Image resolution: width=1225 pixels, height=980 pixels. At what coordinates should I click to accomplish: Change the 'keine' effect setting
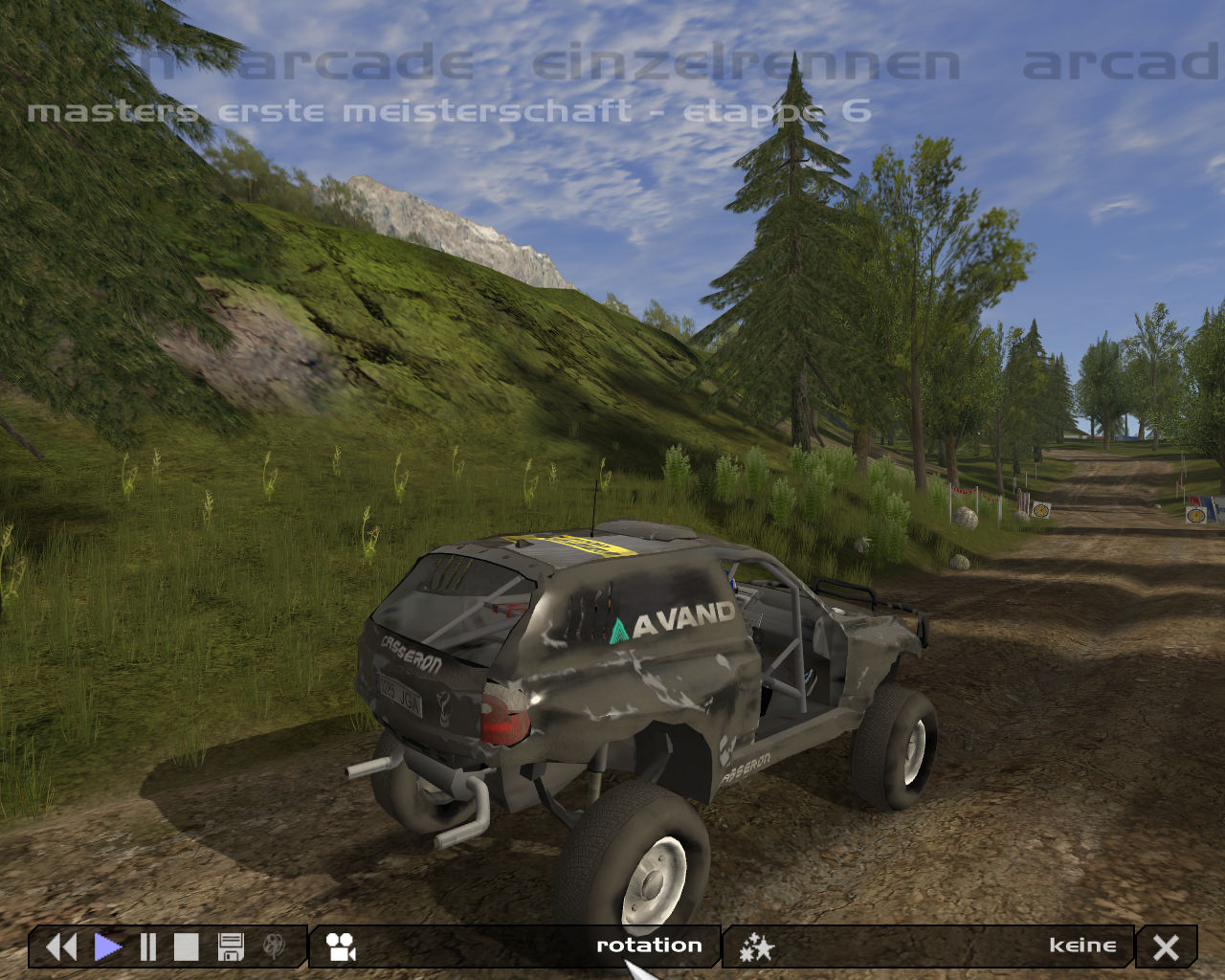pyautogui.click(x=1082, y=946)
